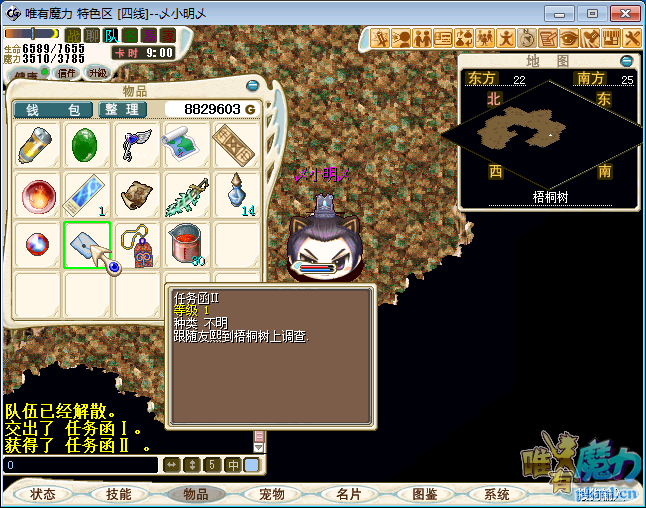Image resolution: width=646 pixels, height=508 pixels.
Task: Open the 宠物 pets tab
Action: click(x=272, y=494)
